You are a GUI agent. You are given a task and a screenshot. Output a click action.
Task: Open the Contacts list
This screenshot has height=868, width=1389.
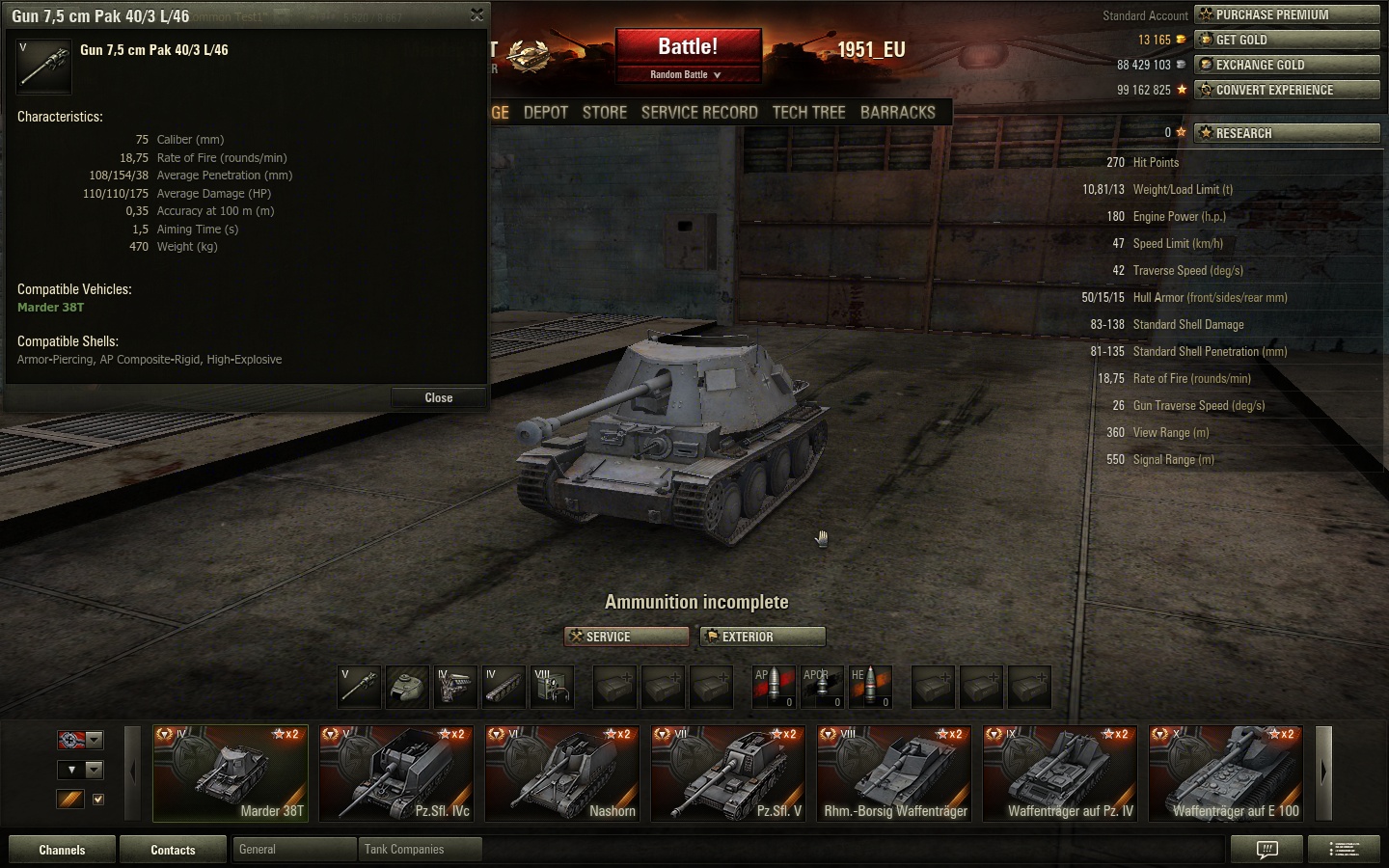173,850
